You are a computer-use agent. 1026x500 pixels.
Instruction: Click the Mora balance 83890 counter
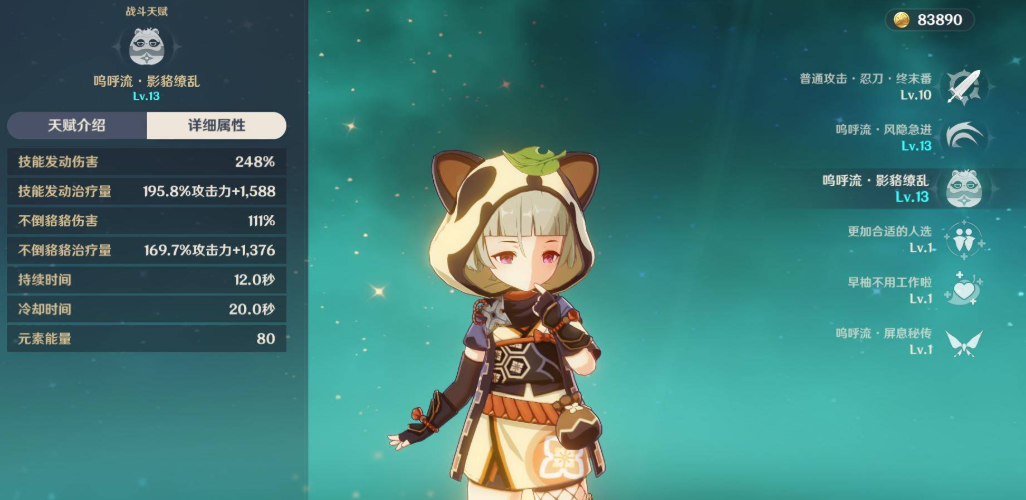tap(929, 20)
